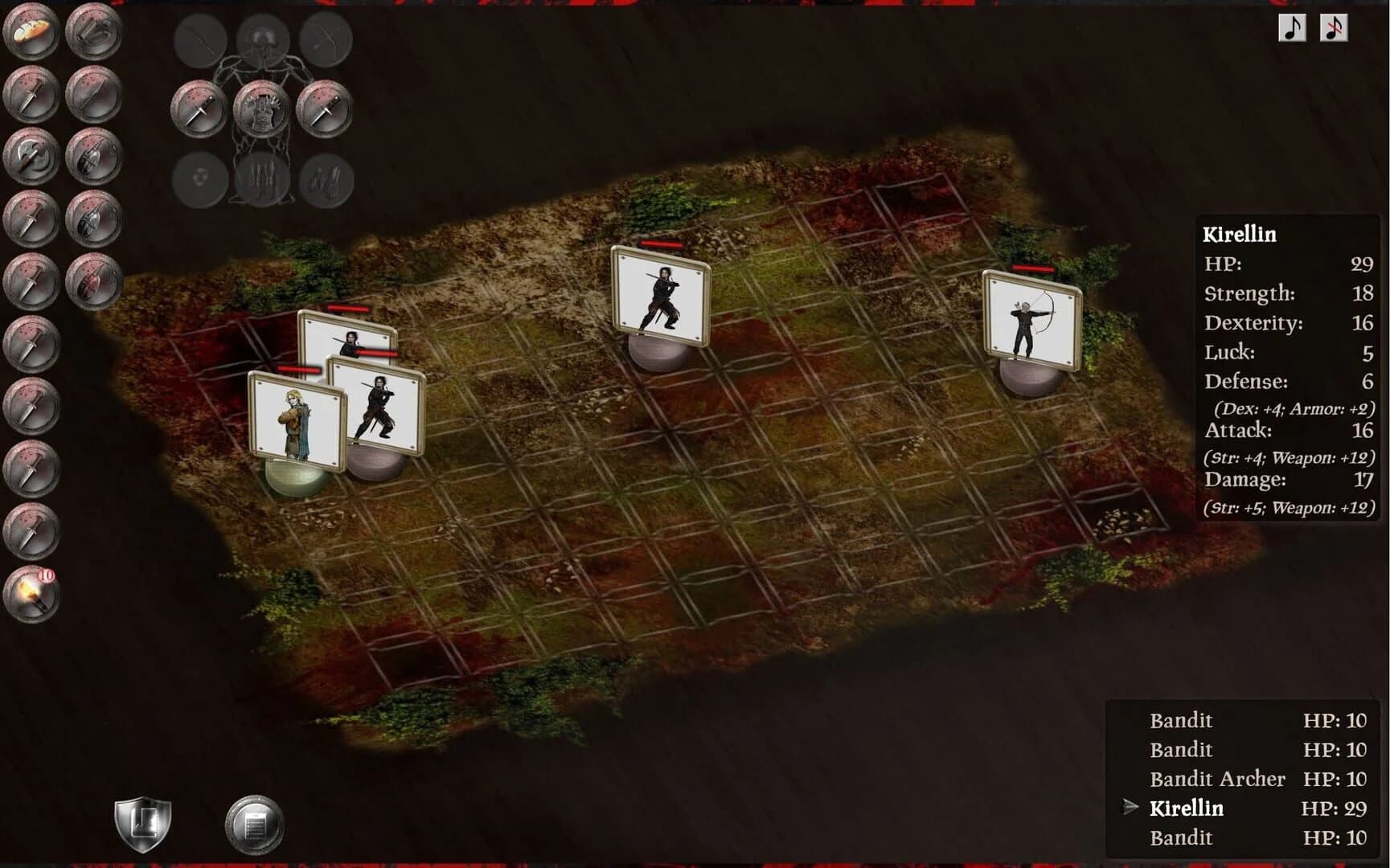This screenshot has width=1390, height=868.
Task: Use the torch icon showing quantity 10
Action: (30, 592)
